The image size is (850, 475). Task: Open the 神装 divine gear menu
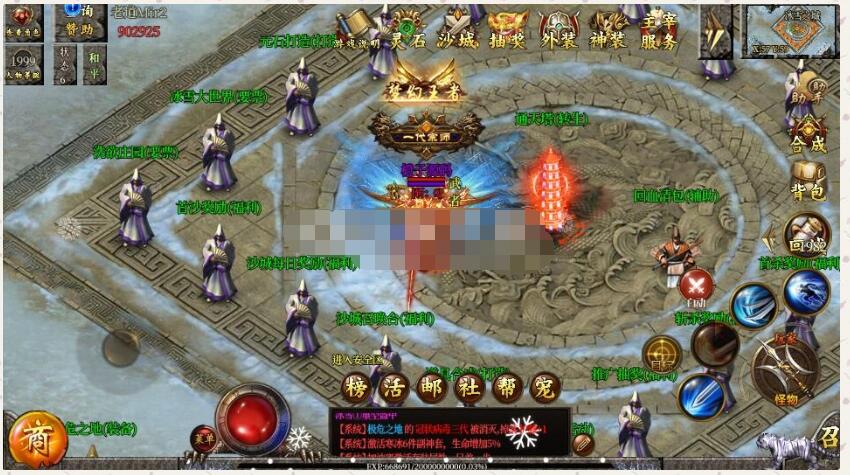tap(609, 32)
